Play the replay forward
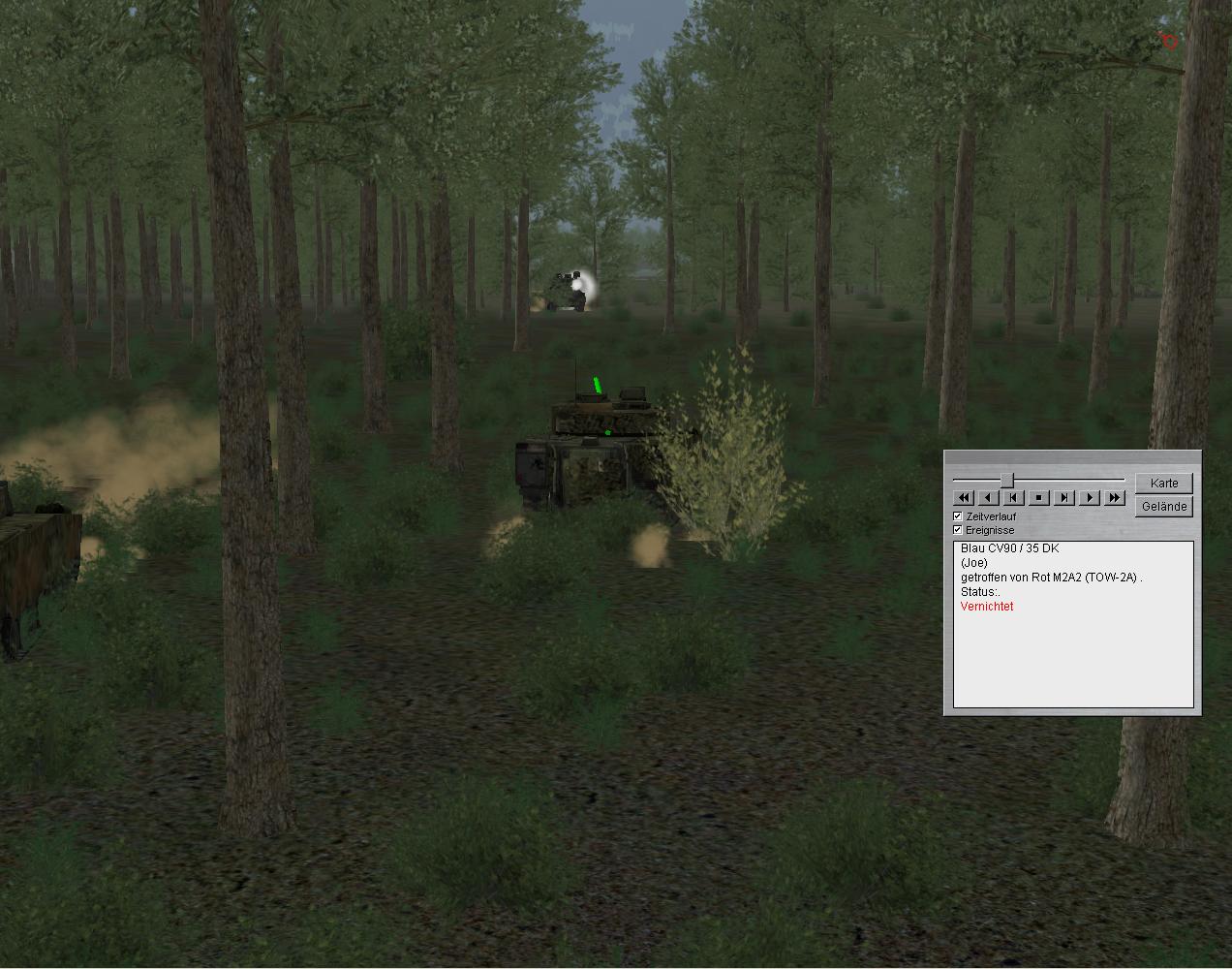The image size is (1232, 969). tap(1089, 497)
